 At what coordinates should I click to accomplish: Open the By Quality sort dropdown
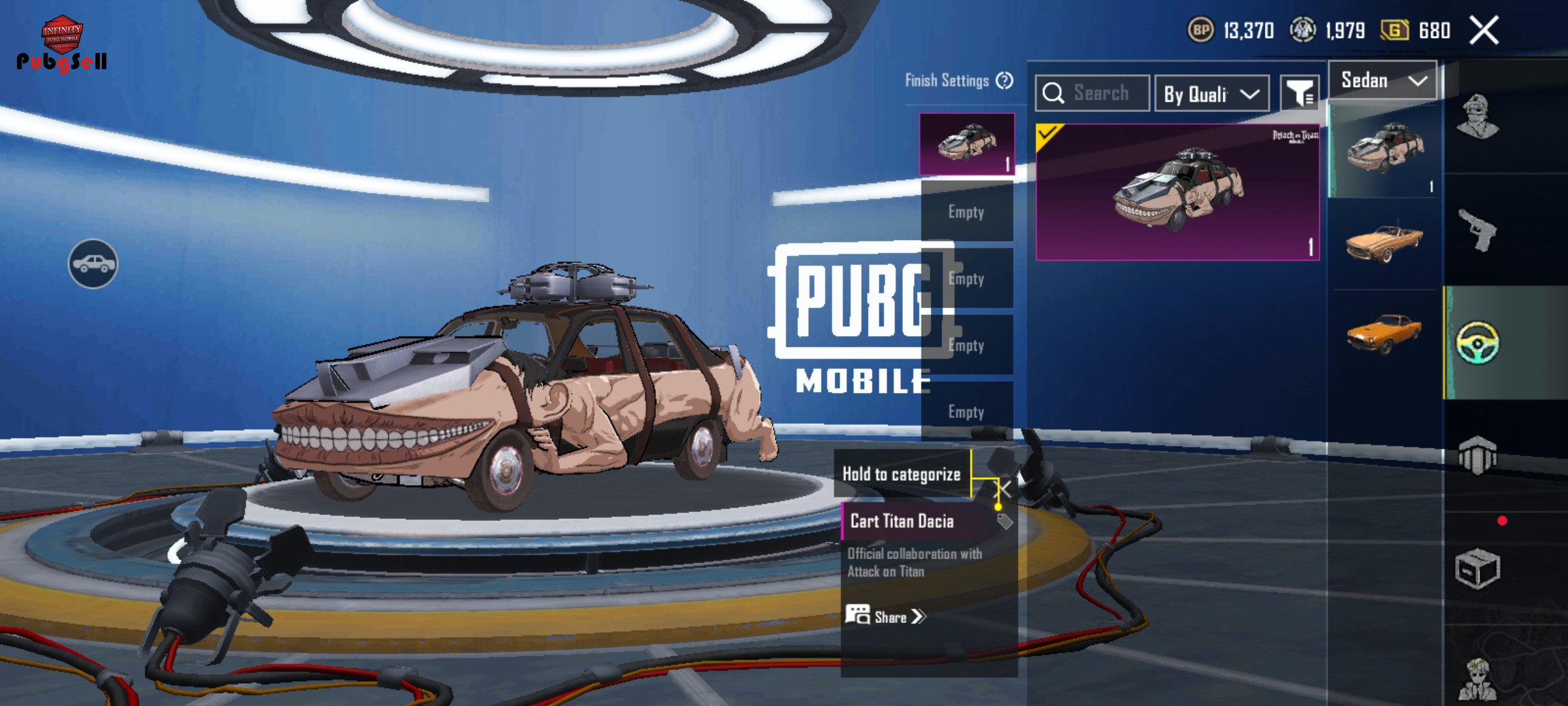tap(1211, 94)
